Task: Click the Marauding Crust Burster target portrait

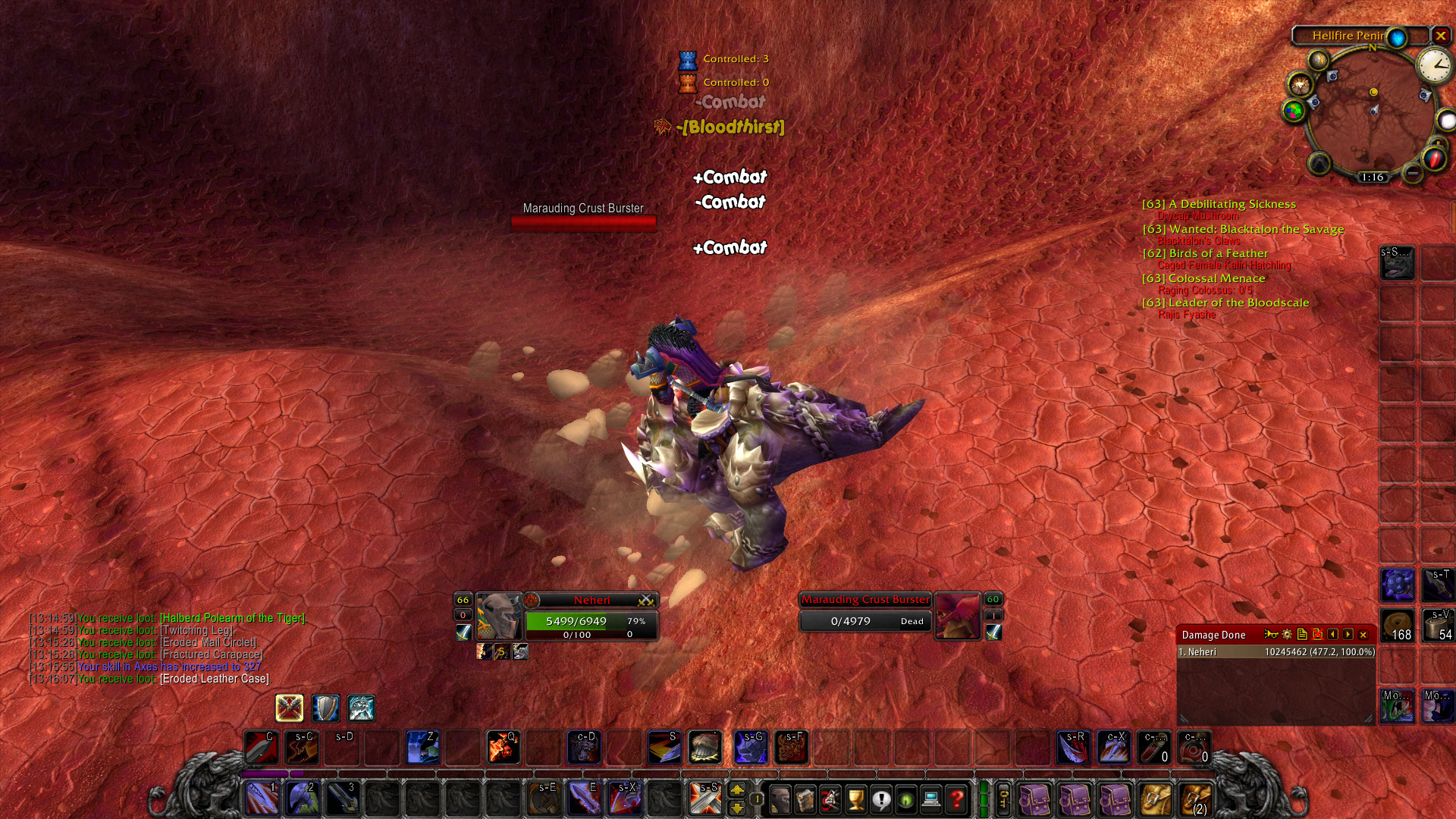Action: pyautogui.click(x=958, y=616)
